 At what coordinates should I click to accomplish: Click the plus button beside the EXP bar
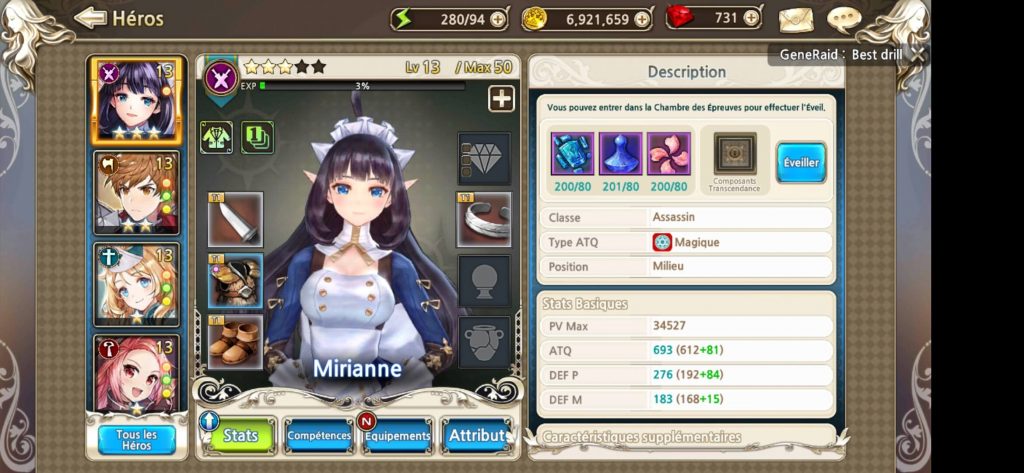[501, 98]
